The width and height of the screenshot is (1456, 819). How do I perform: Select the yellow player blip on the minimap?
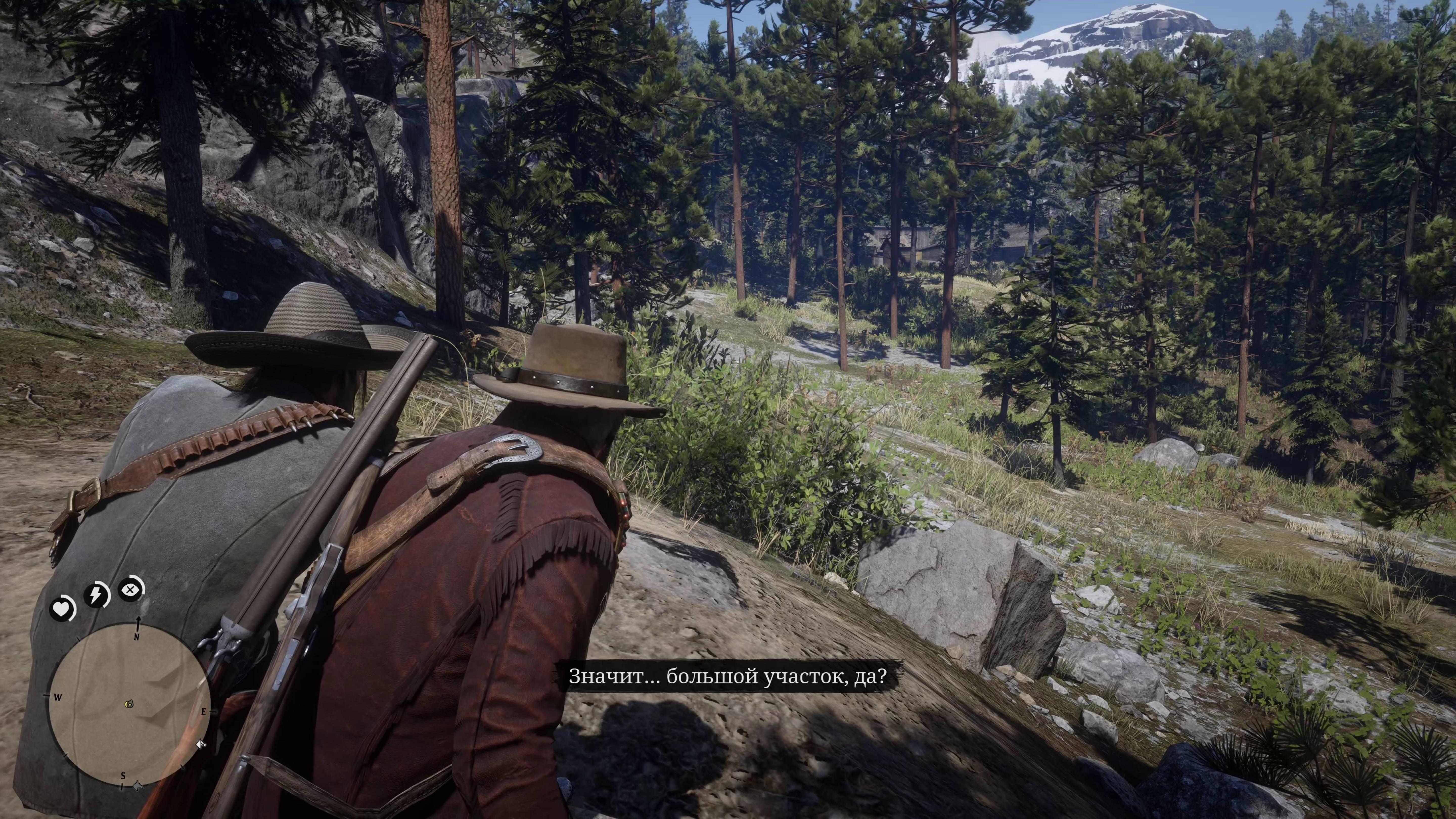[x=129, y=704]
